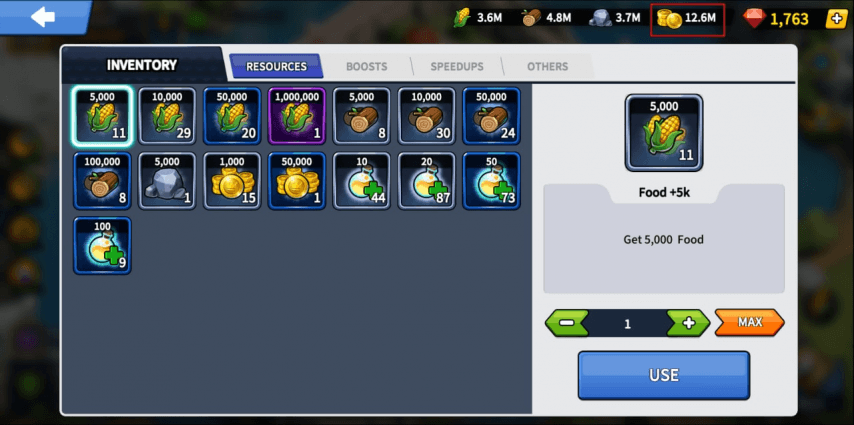Choose the 20 potion slot
The image size is (854, 425).
click(427, 181)
